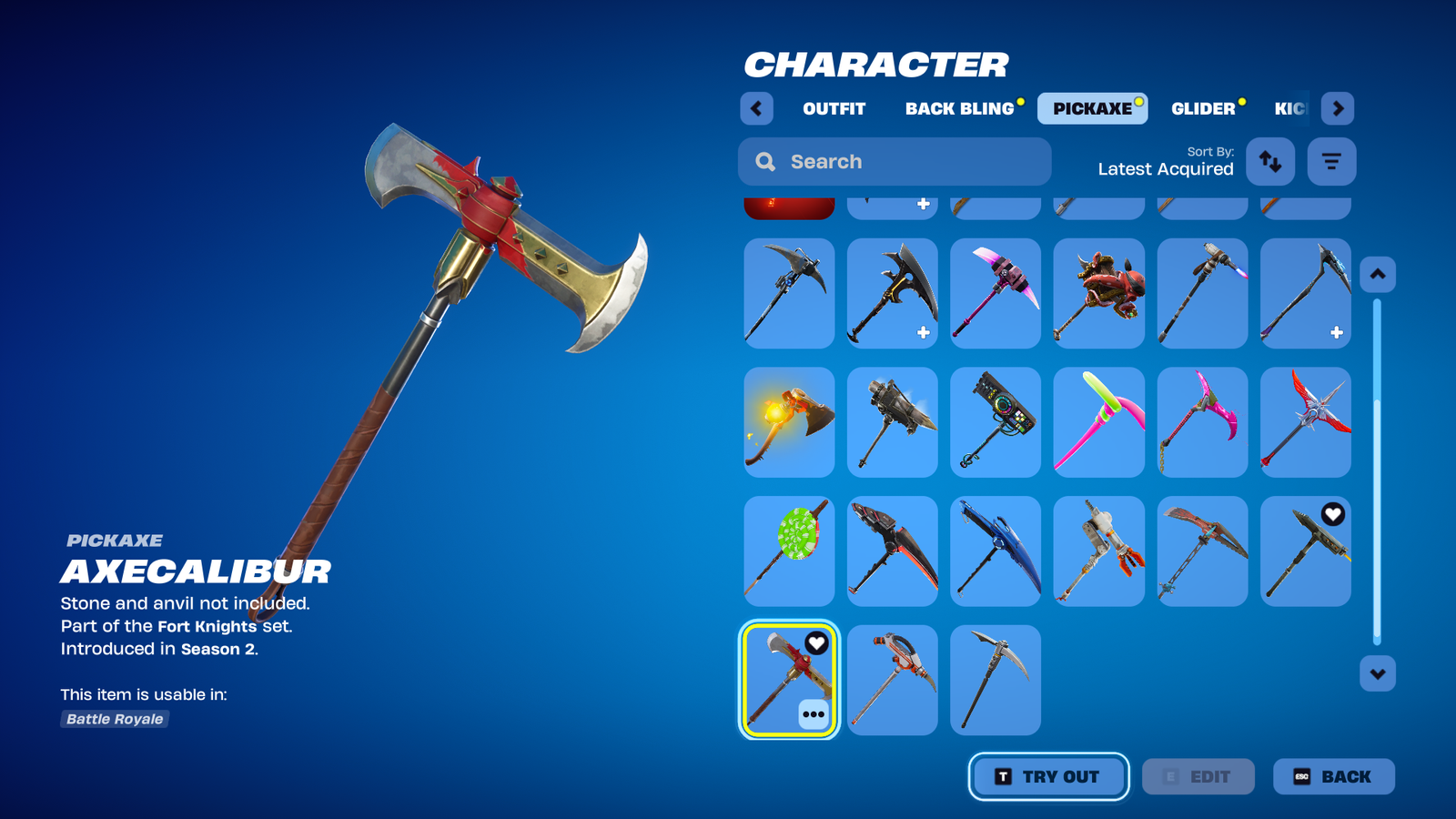Open the filter options button
This screenshot has height=819, width=1456.
pos(1331,162)
